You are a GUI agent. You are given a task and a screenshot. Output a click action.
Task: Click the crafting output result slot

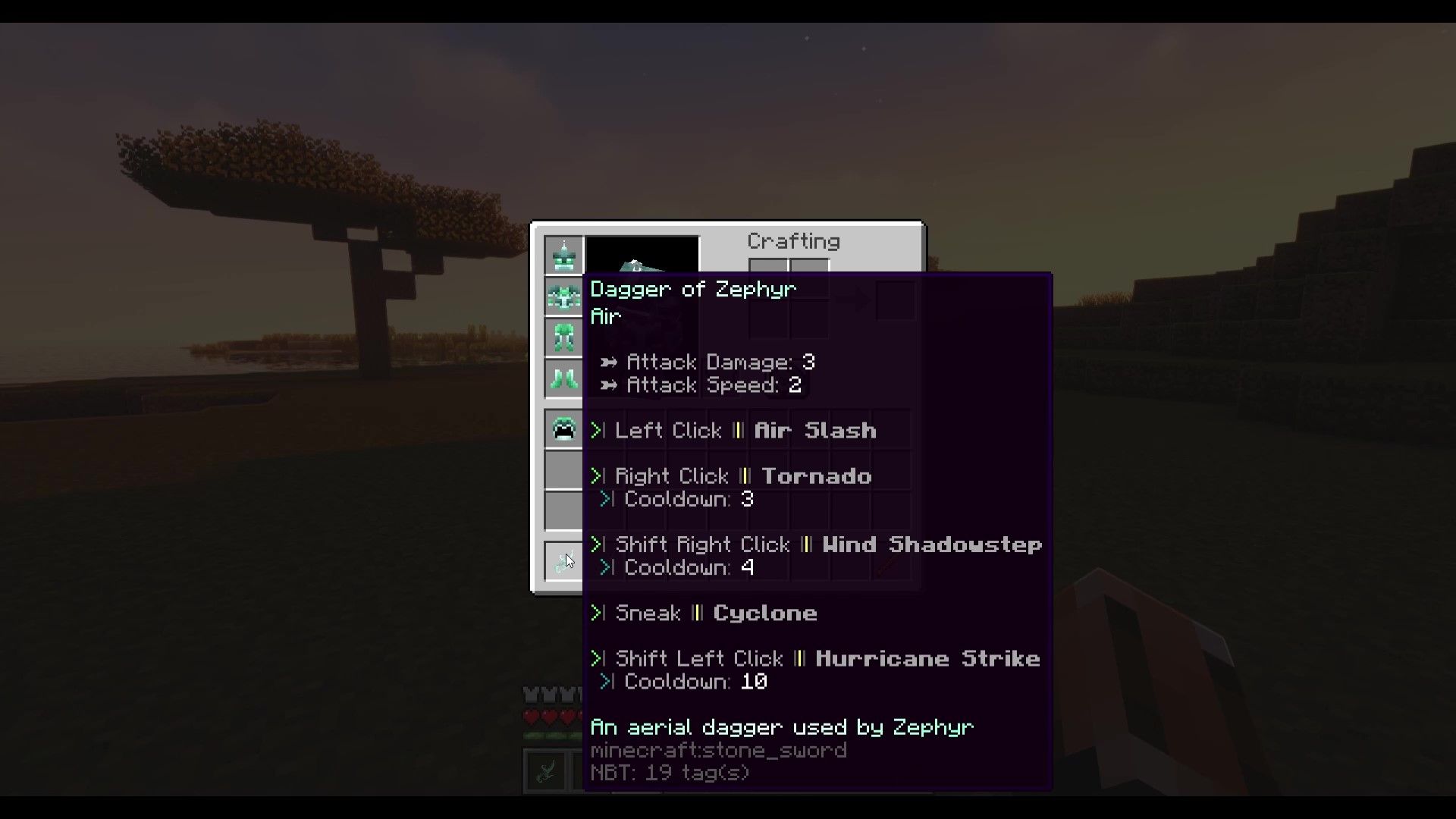tap(895, 300)
